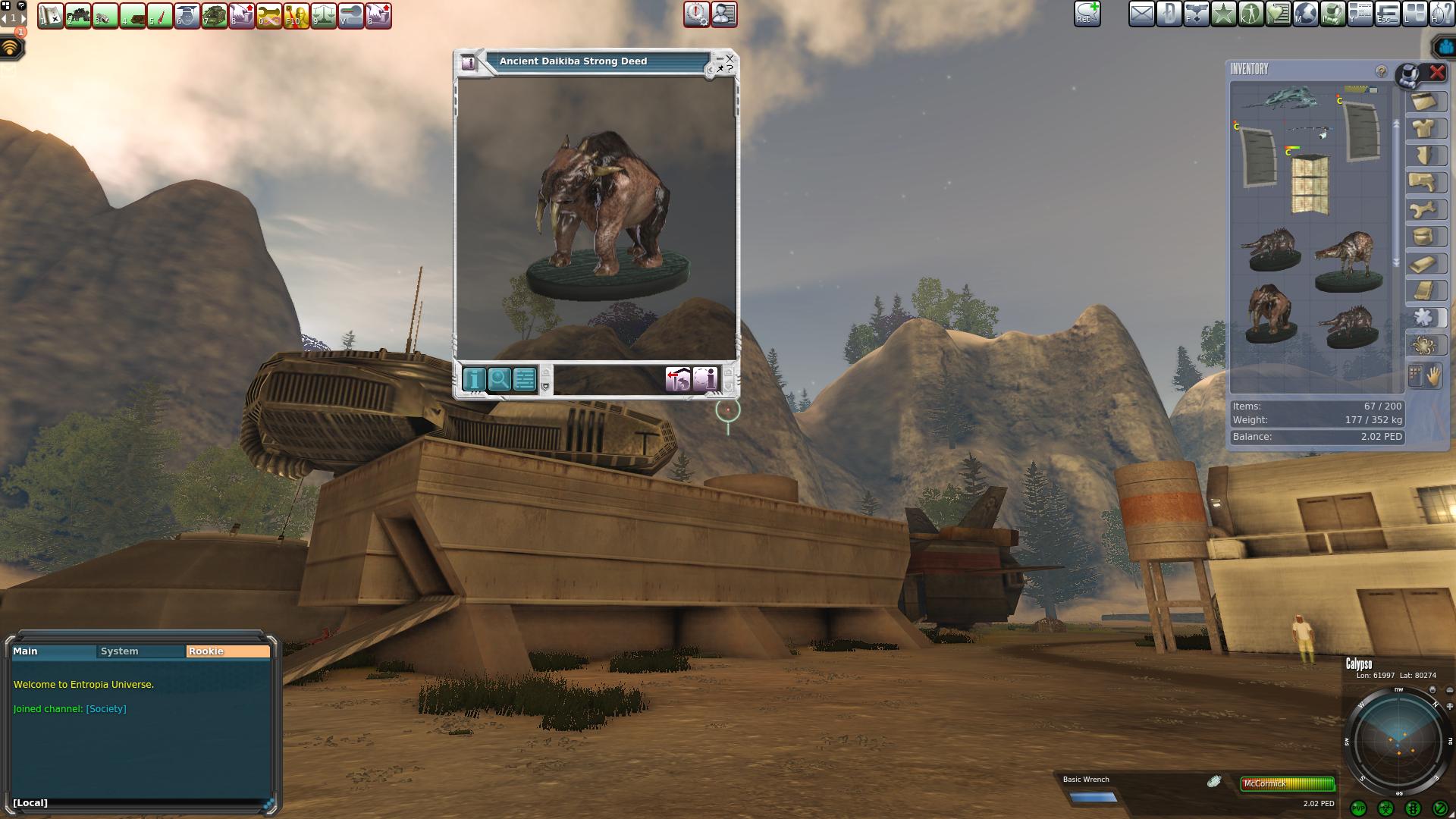Select the Daikiba elephant-like deed in inventory
The height and width of the screenshot is (819, 1456).
point(1270,312)
